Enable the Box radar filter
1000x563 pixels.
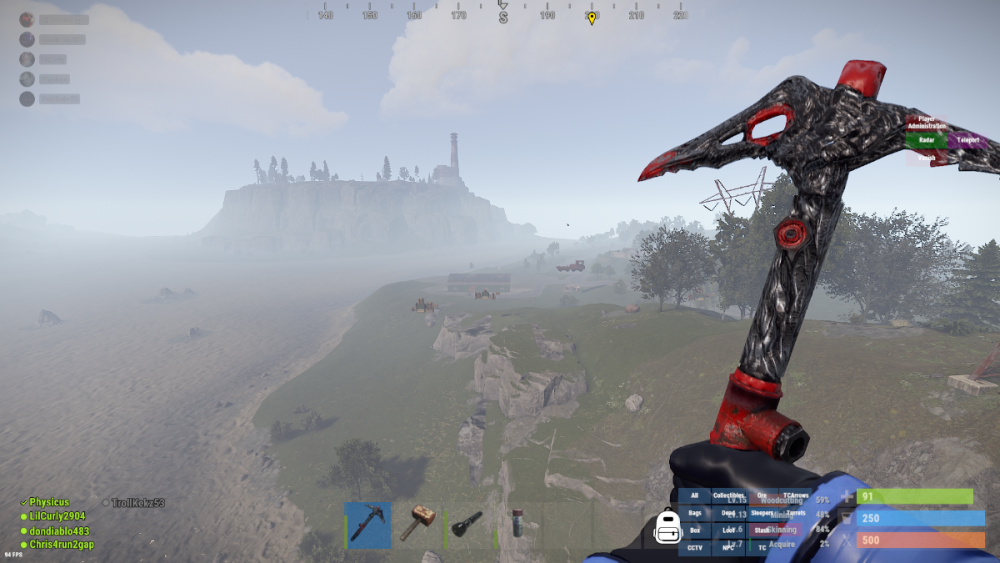695,530
